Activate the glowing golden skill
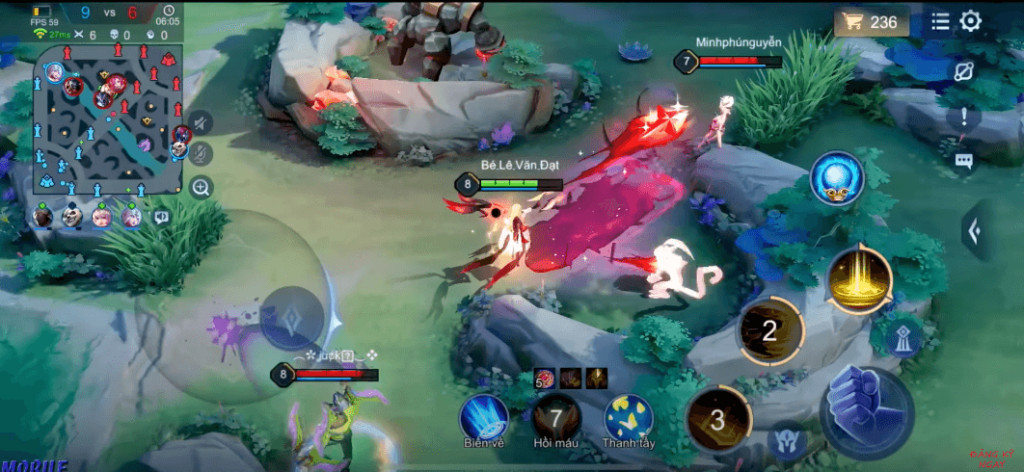The width and height of the screenshot is (1024, 472). coord(860,279)
